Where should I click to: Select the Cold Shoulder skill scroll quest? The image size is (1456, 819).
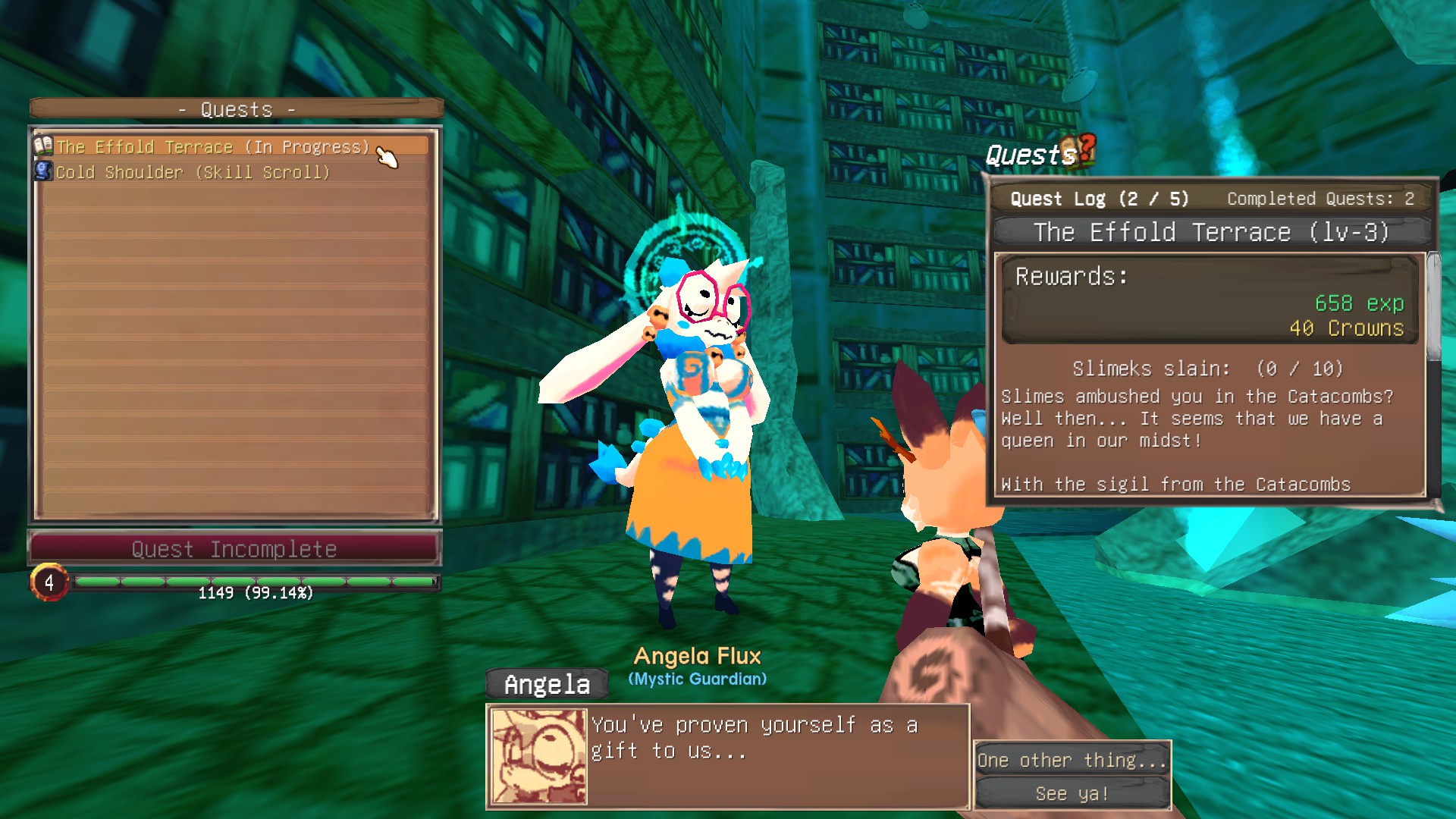pyautogui.click(x=193, y=173)
